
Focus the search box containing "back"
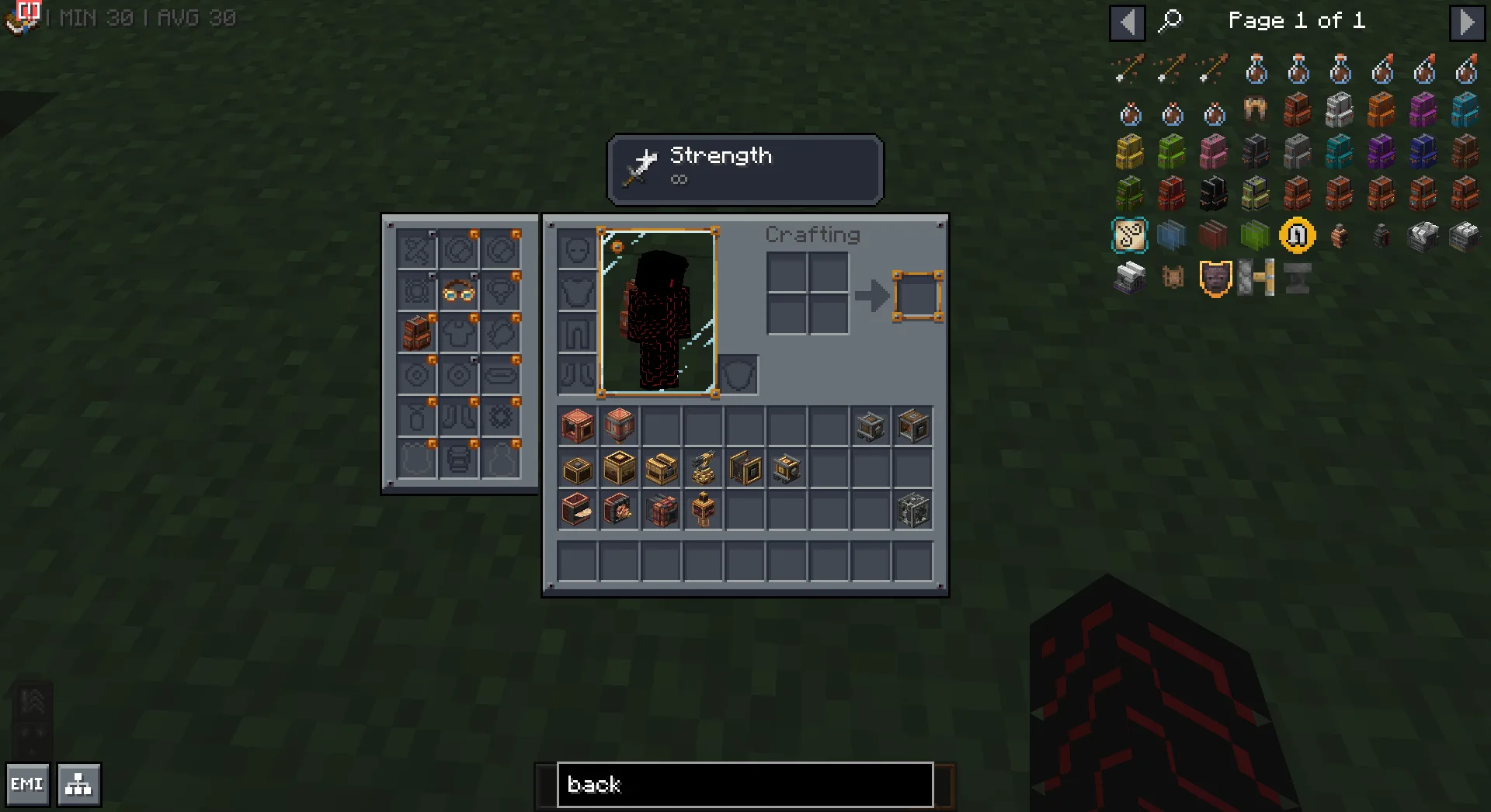click(744, 784)
